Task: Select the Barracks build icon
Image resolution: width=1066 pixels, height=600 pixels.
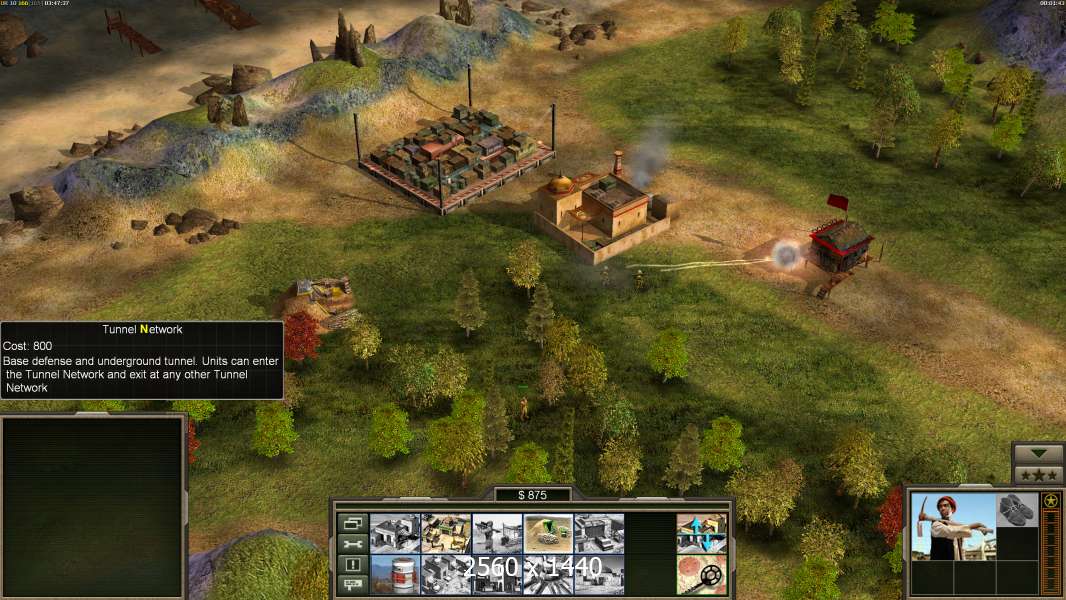Action: (x=497, y=533)
